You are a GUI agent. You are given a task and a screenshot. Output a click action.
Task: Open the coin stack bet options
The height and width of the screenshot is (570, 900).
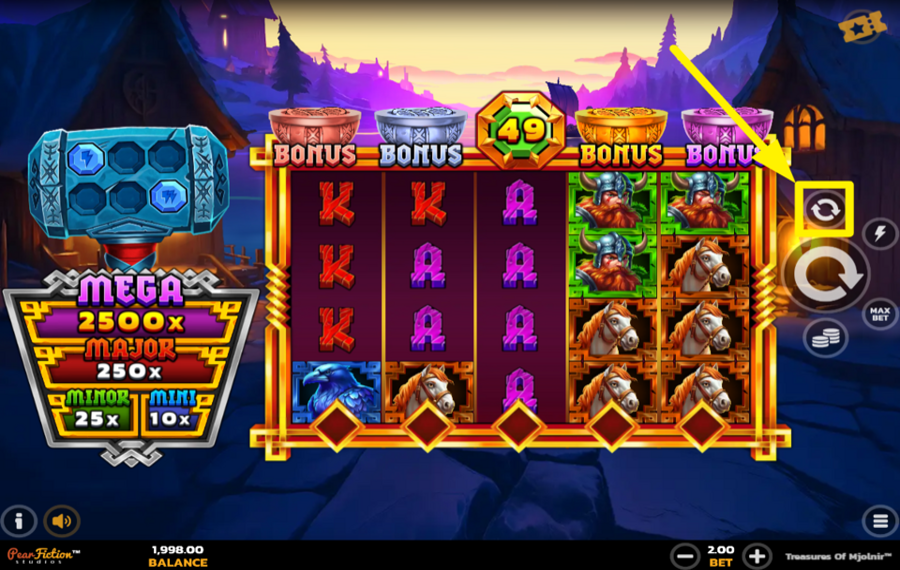click(x=825, y=338)
